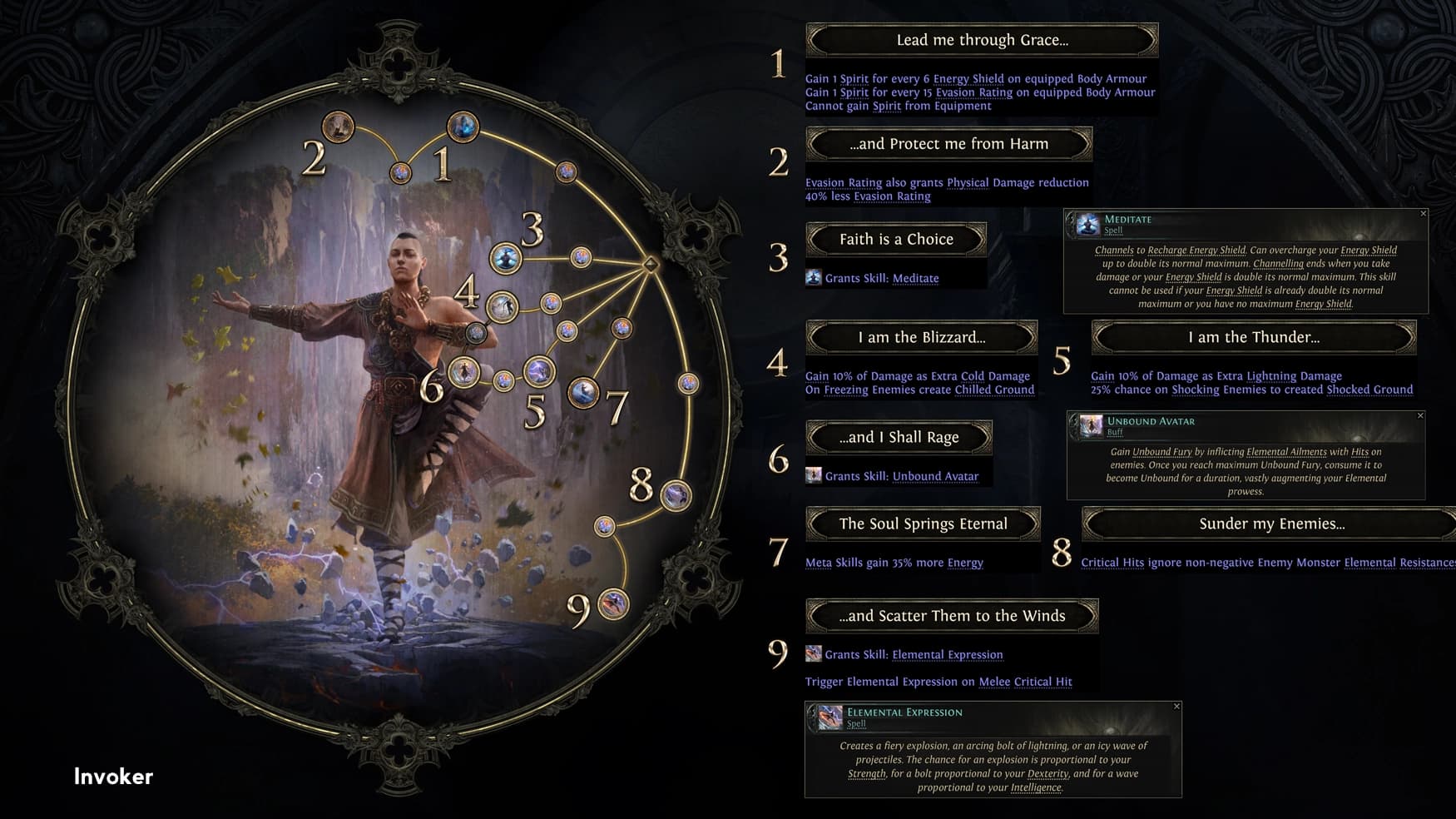Select the I am the Thunder node icon

pyautogui.click(x=540, y=373)
